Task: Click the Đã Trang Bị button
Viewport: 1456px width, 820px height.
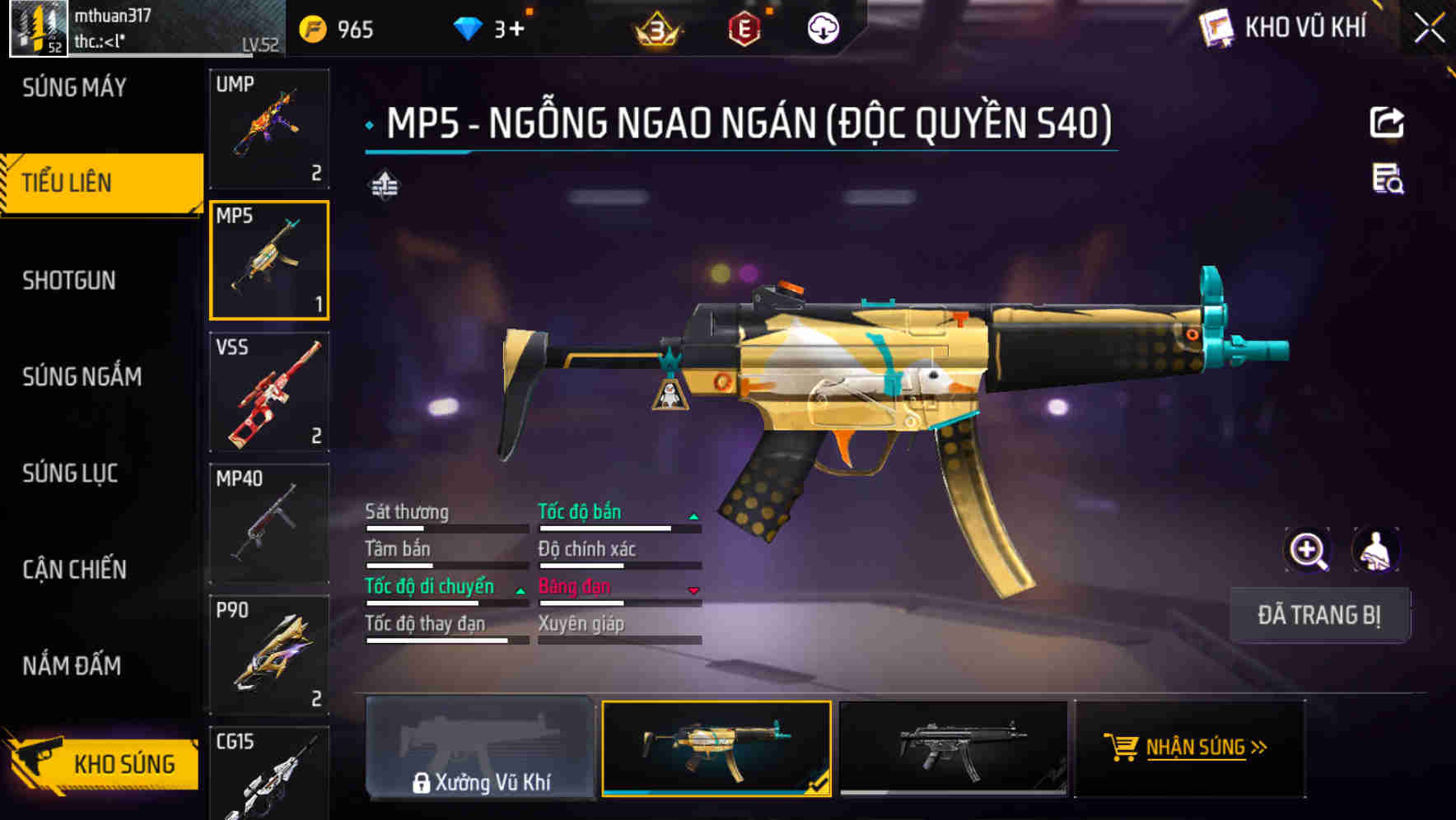Action: [1318, 615]
